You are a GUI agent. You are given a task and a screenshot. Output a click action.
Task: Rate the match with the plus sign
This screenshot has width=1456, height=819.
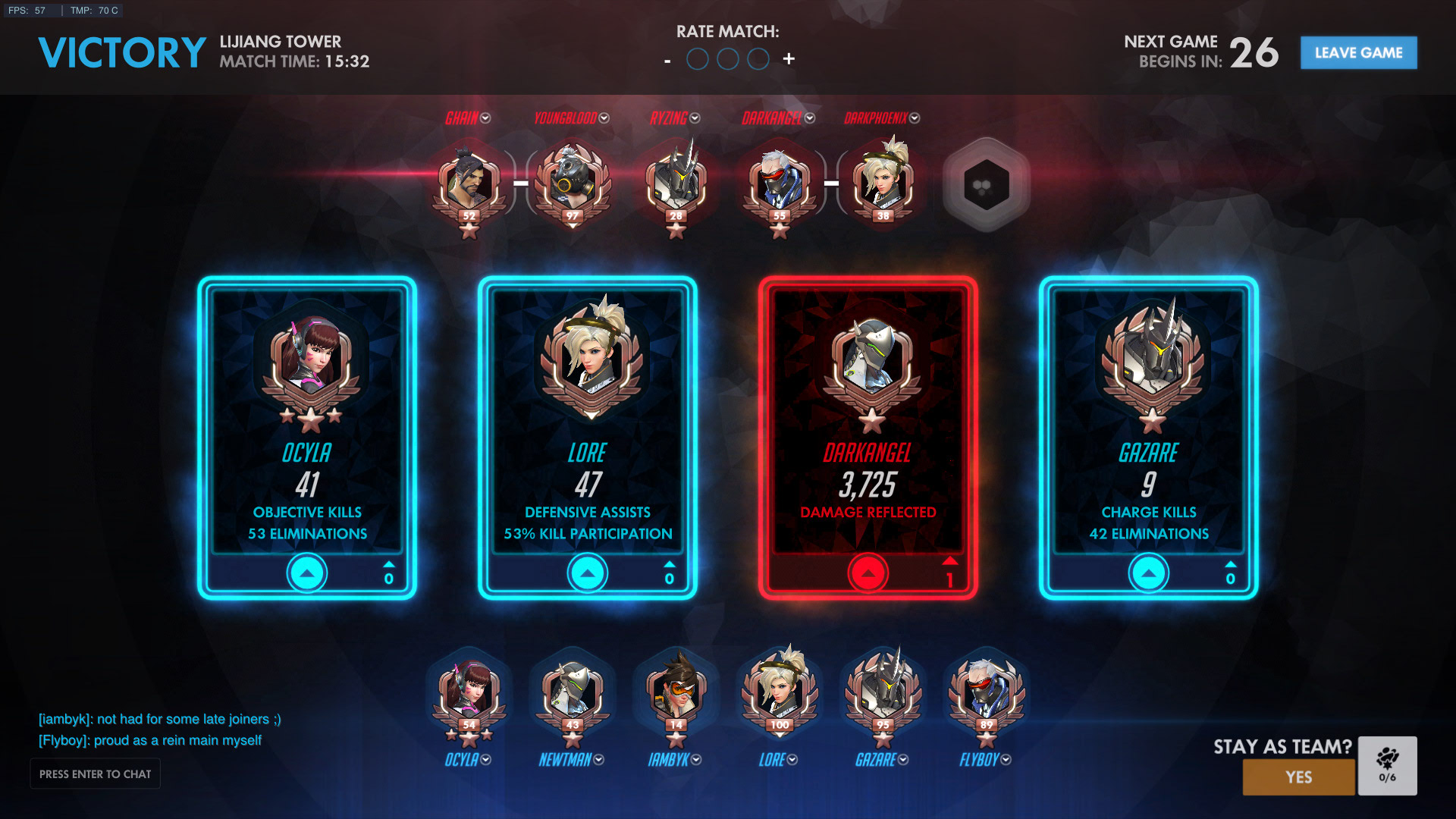pyautogui.click(x=789, y=59)
